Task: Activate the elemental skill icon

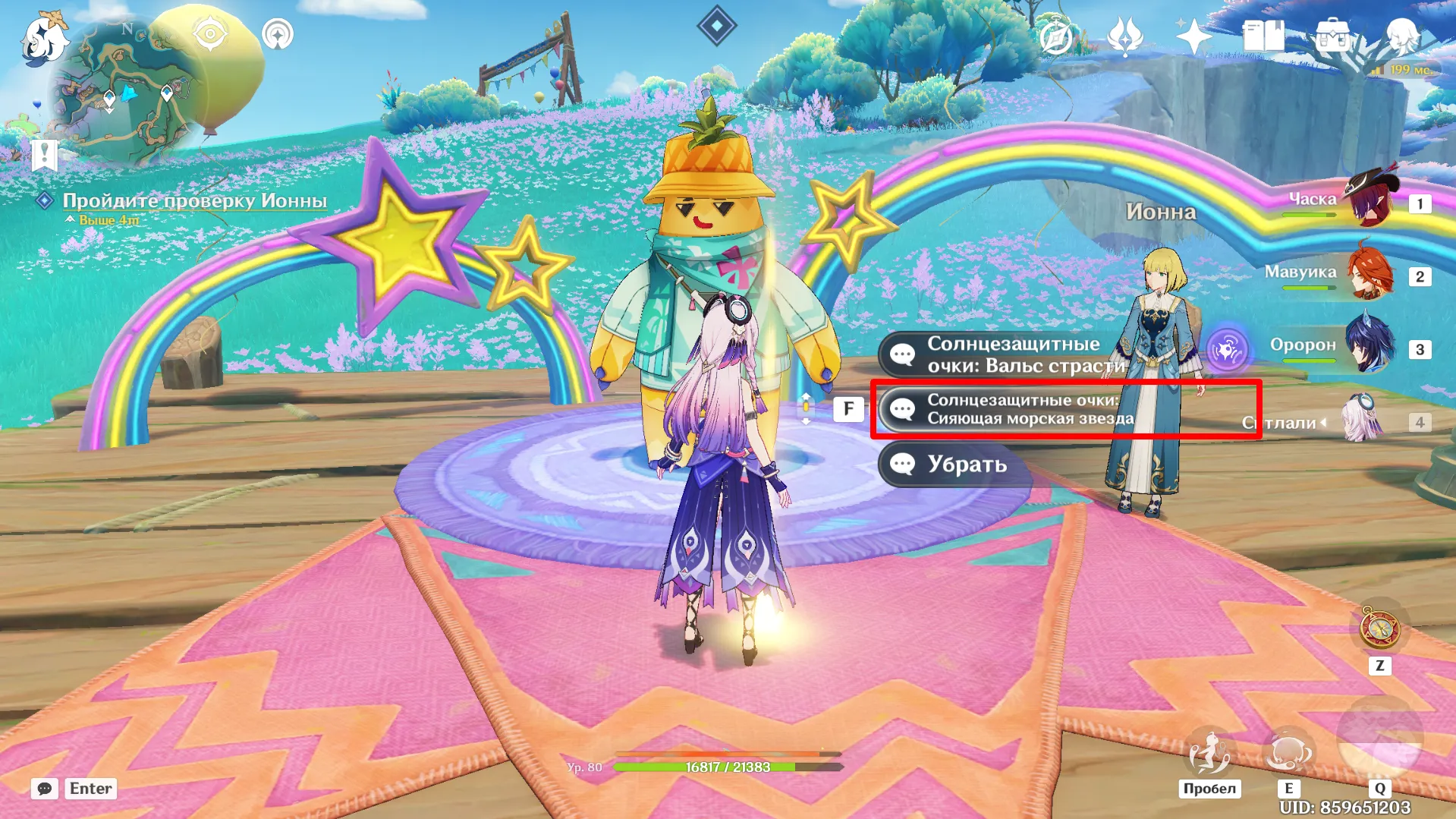Action: 1288,753
